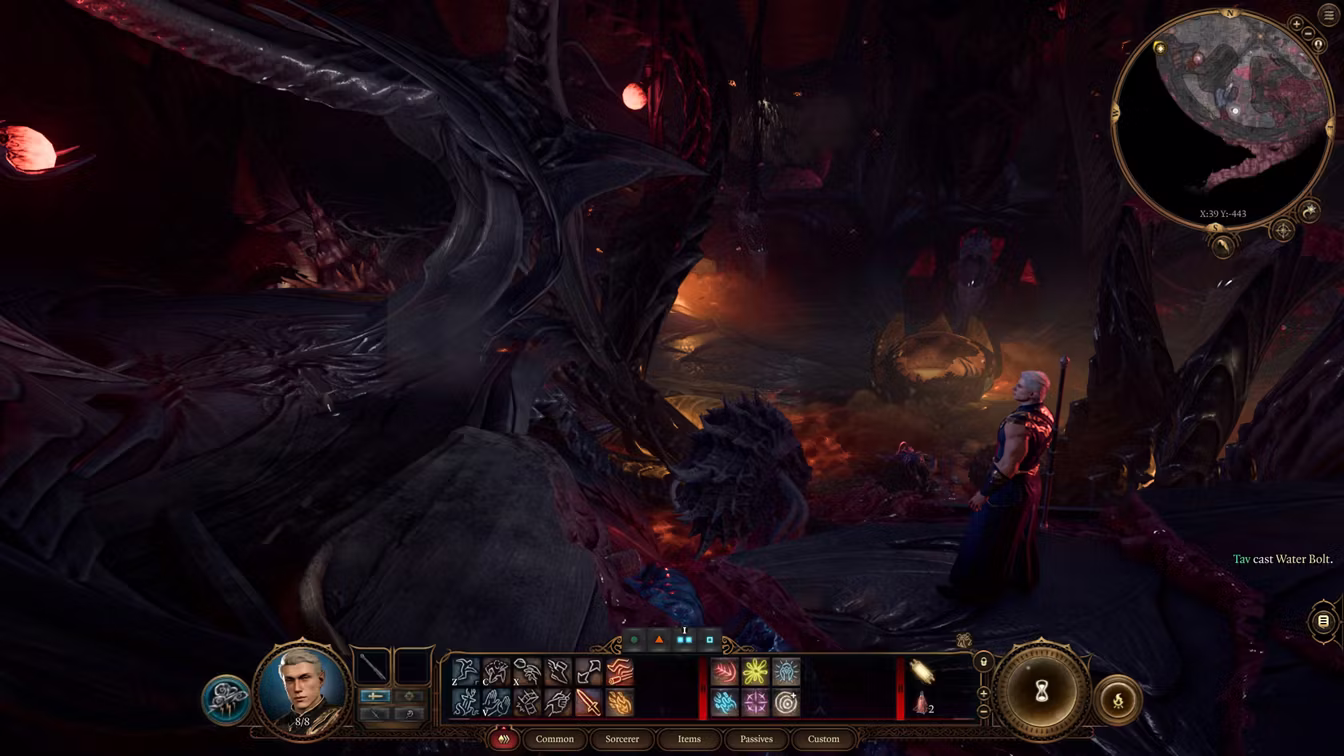The image size is (1344, 756).
Task: Activate the yellow starburst spell icon
Action: coord(755,671)
